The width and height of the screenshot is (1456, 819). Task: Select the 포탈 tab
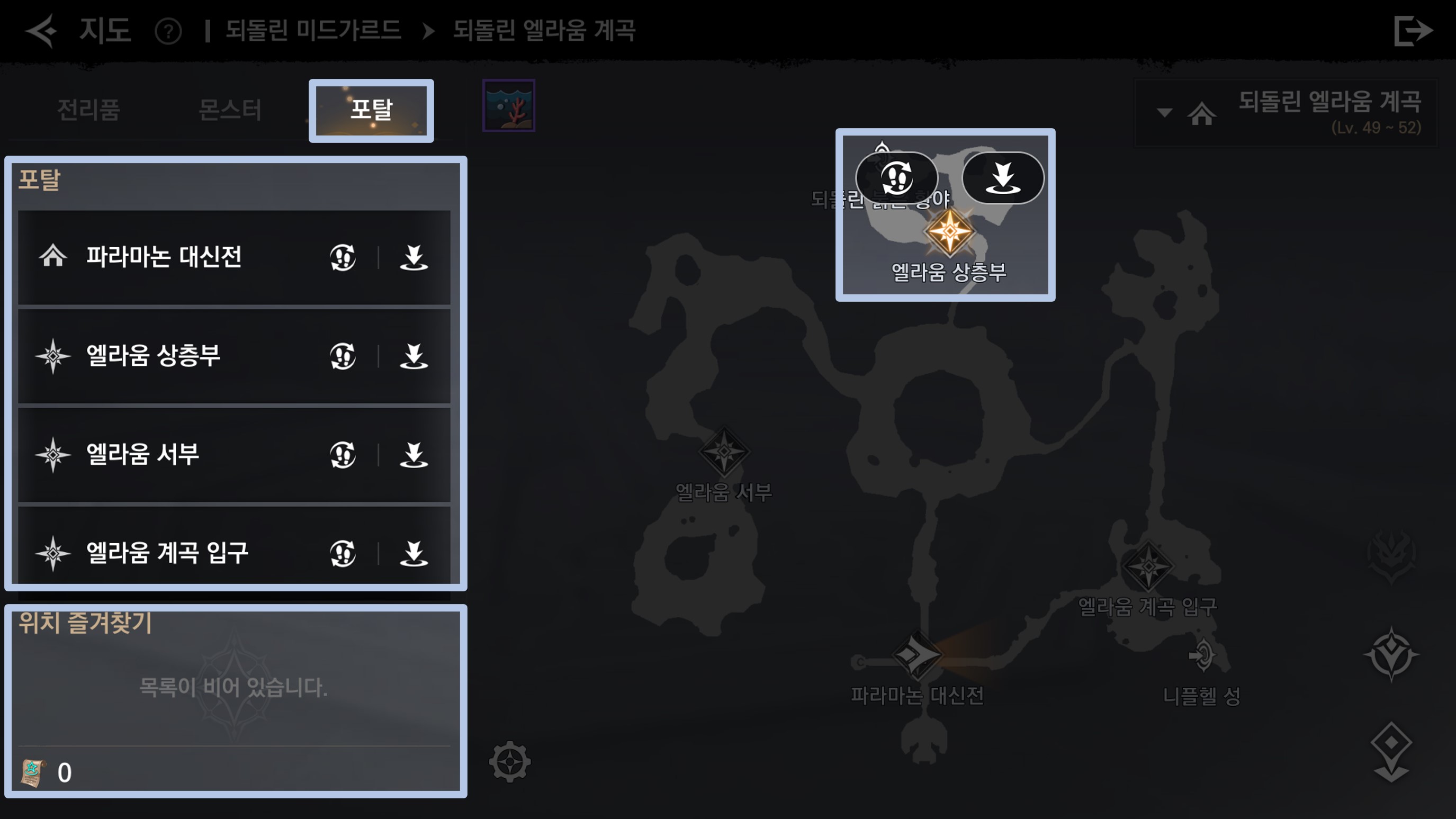[x=371, y=110]
